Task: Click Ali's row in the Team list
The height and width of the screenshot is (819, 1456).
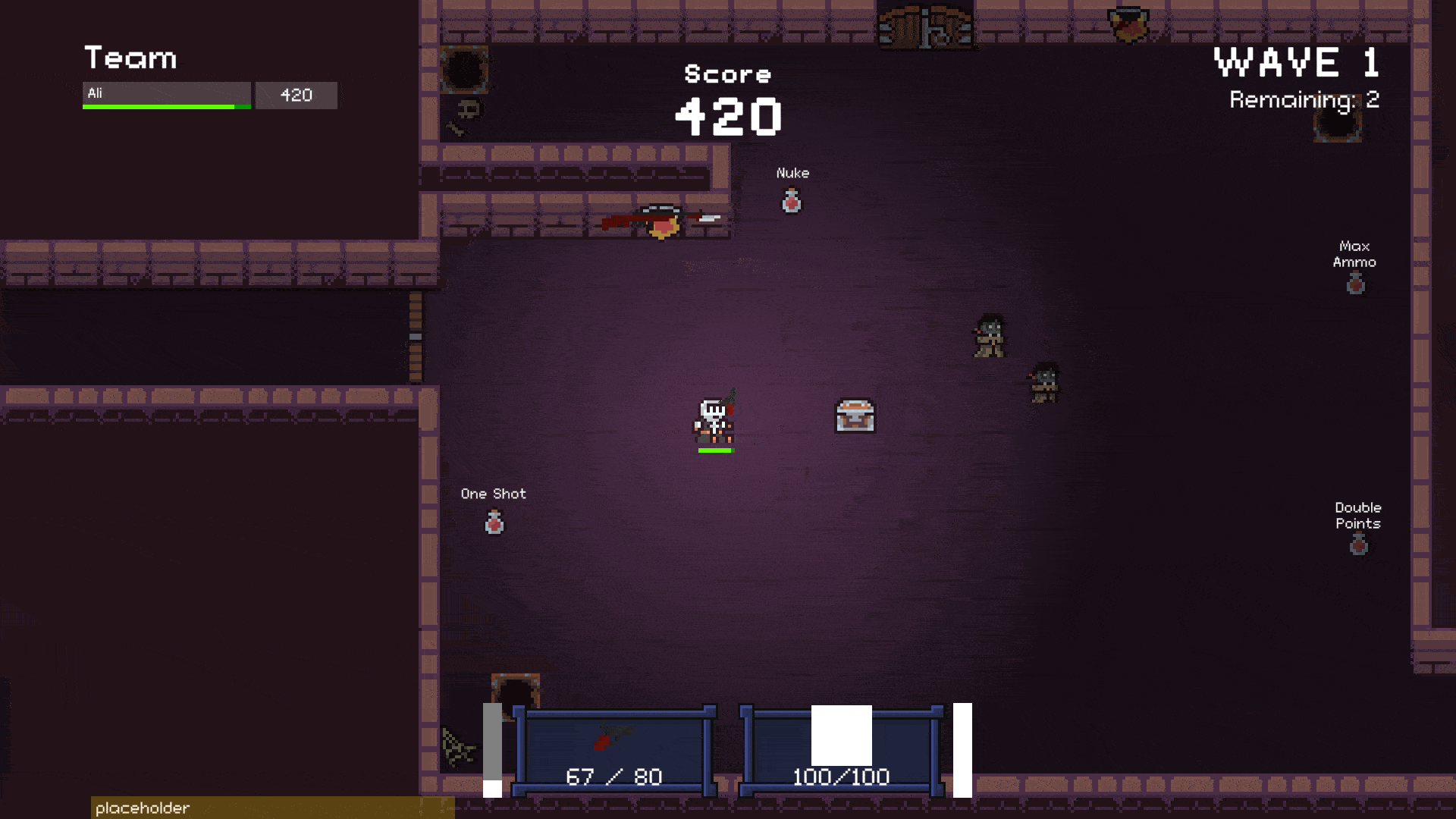Action: 167,95
